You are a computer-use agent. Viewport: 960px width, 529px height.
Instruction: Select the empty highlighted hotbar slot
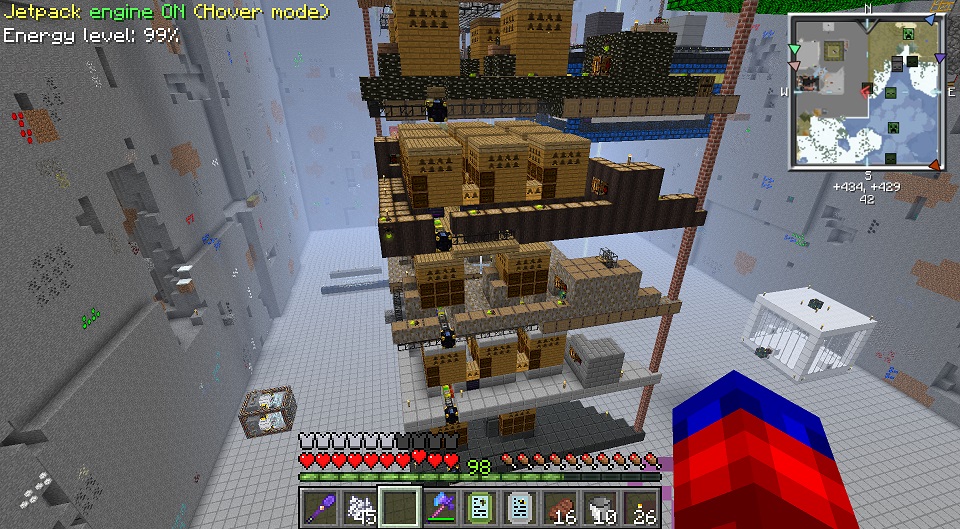point(399,507)
